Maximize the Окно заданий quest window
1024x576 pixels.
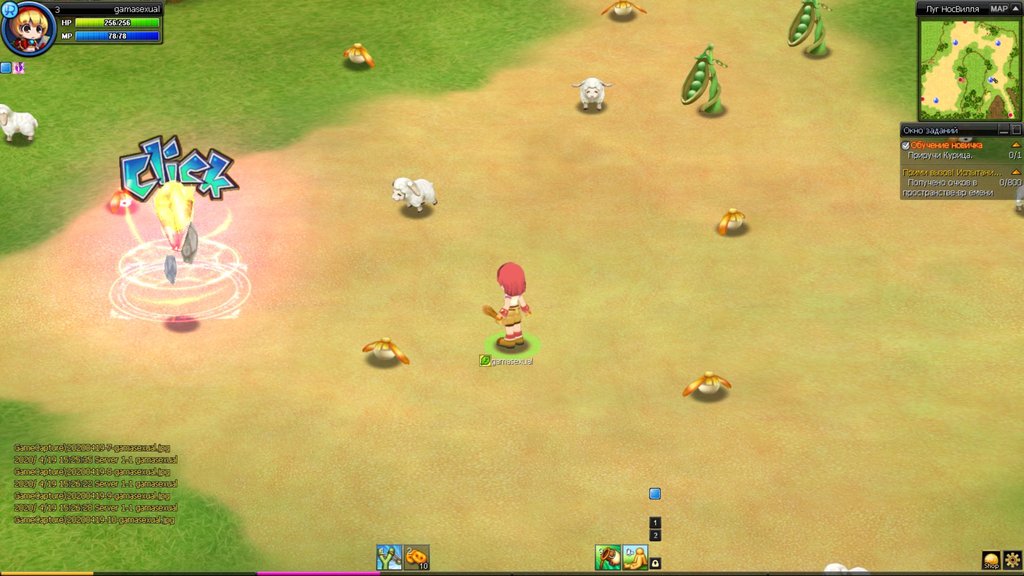click(x=1016, y=130)
